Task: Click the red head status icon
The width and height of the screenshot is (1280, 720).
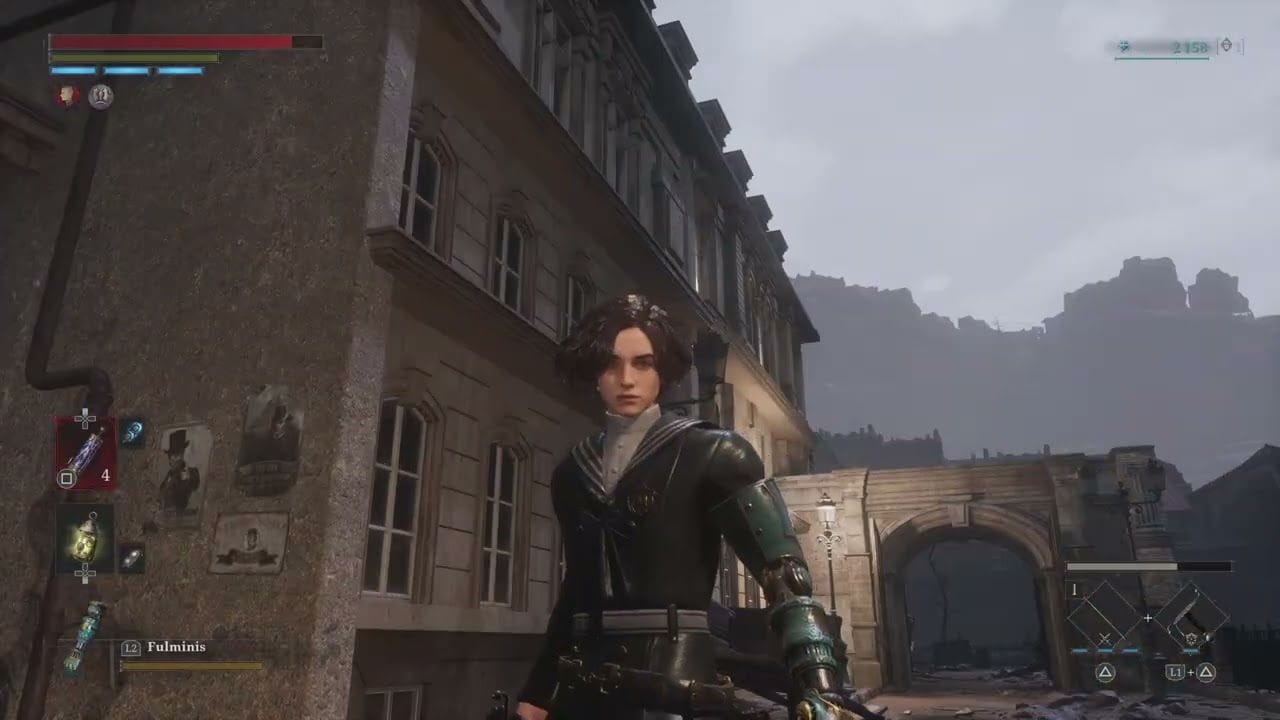Action: point(67,96)
